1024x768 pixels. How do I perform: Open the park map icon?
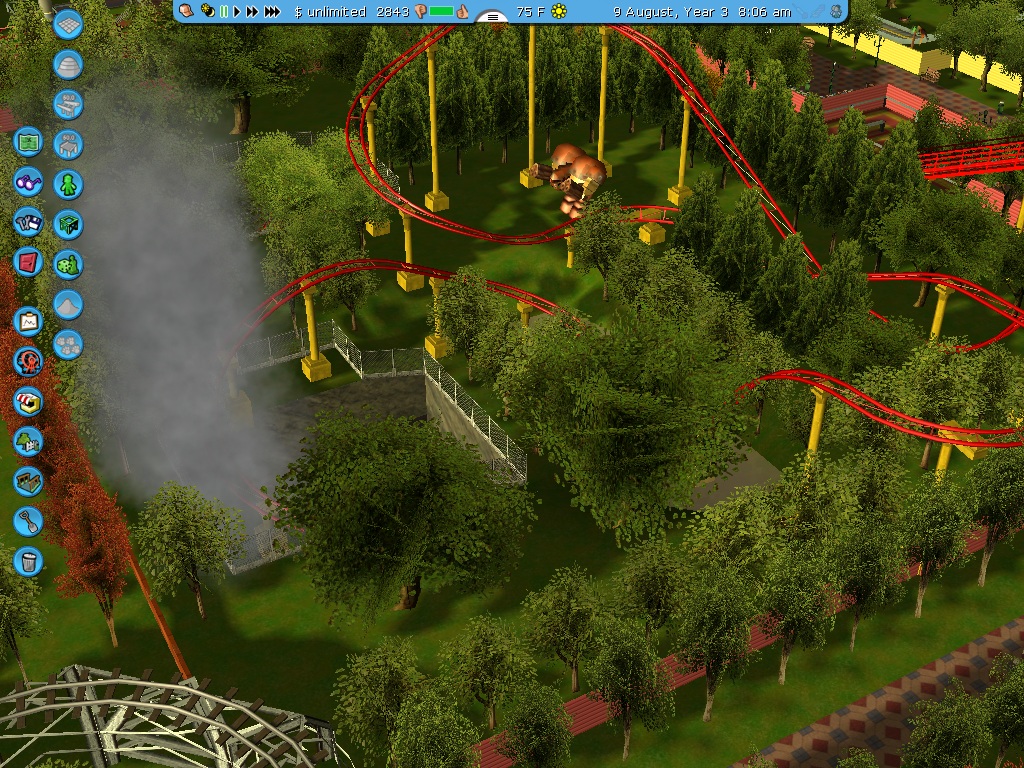tap(28, 142)
